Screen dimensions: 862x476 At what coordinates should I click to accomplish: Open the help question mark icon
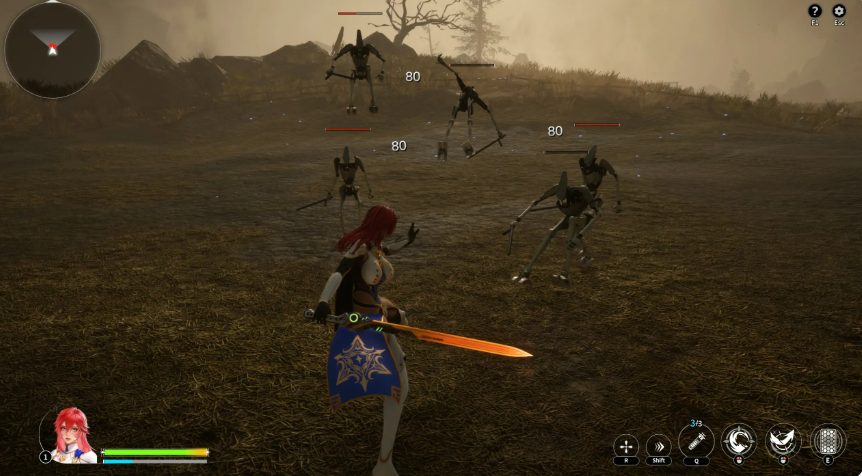(814, 11)
